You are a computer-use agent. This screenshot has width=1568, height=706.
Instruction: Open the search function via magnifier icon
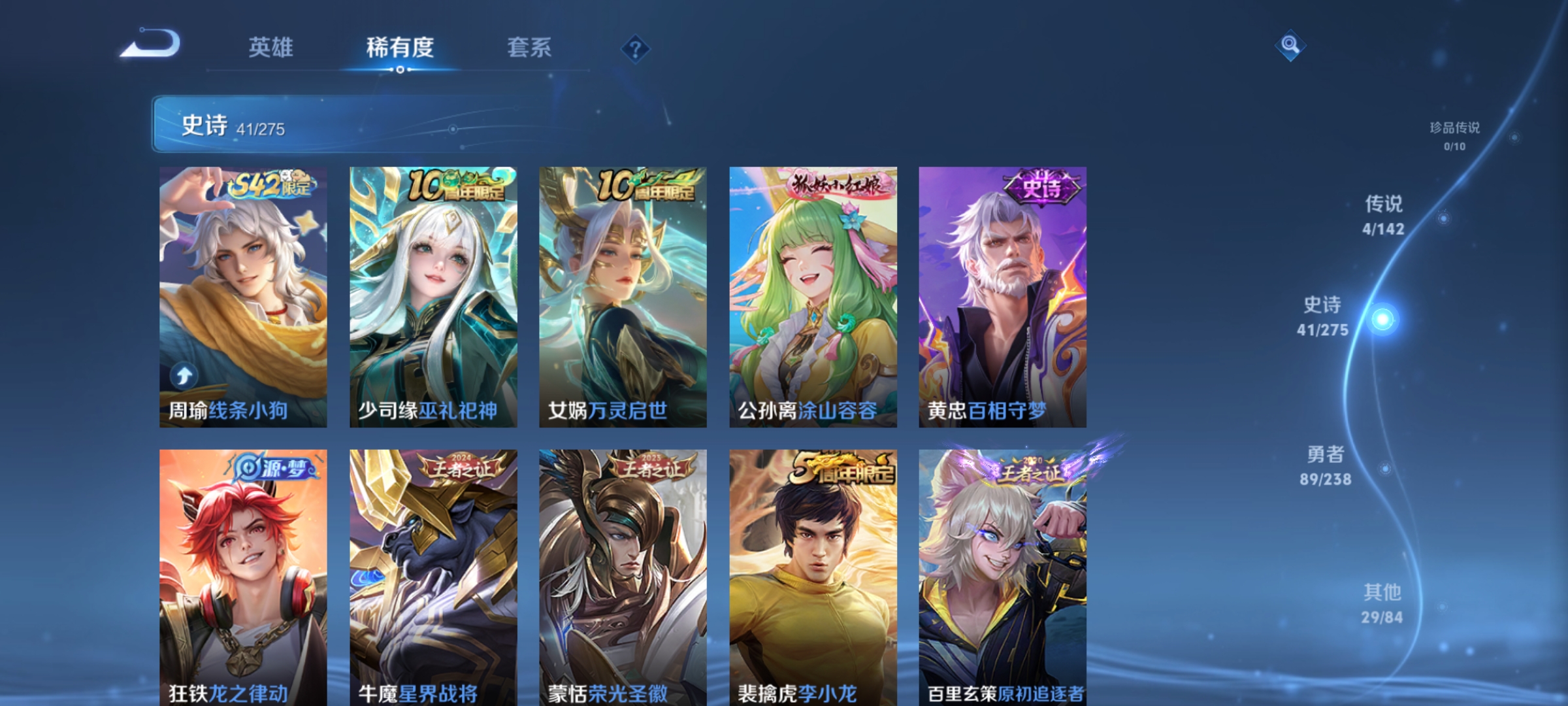pyautogui.click(x=1289, y=46)
